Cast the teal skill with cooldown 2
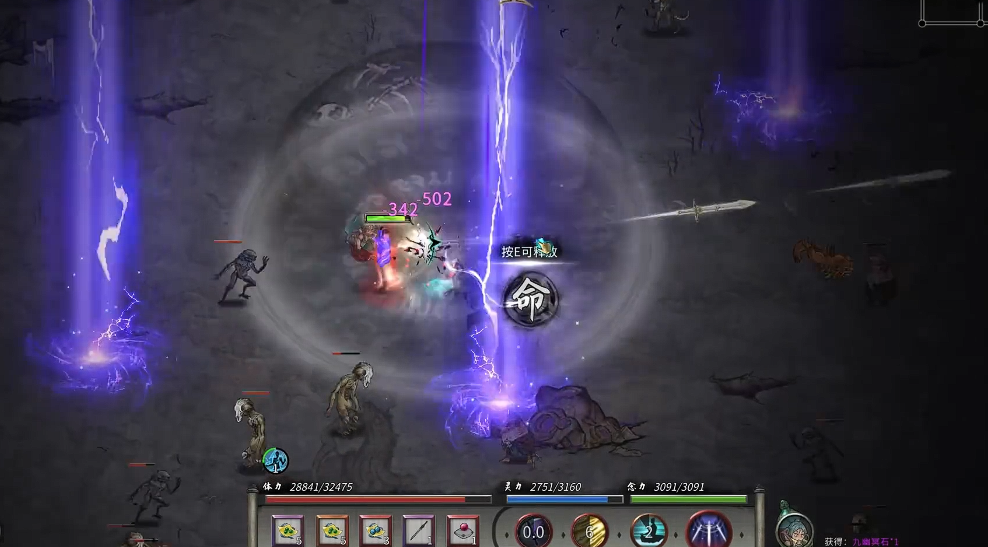The width and height of the screenshot is (988, 547). coord(648,531)
